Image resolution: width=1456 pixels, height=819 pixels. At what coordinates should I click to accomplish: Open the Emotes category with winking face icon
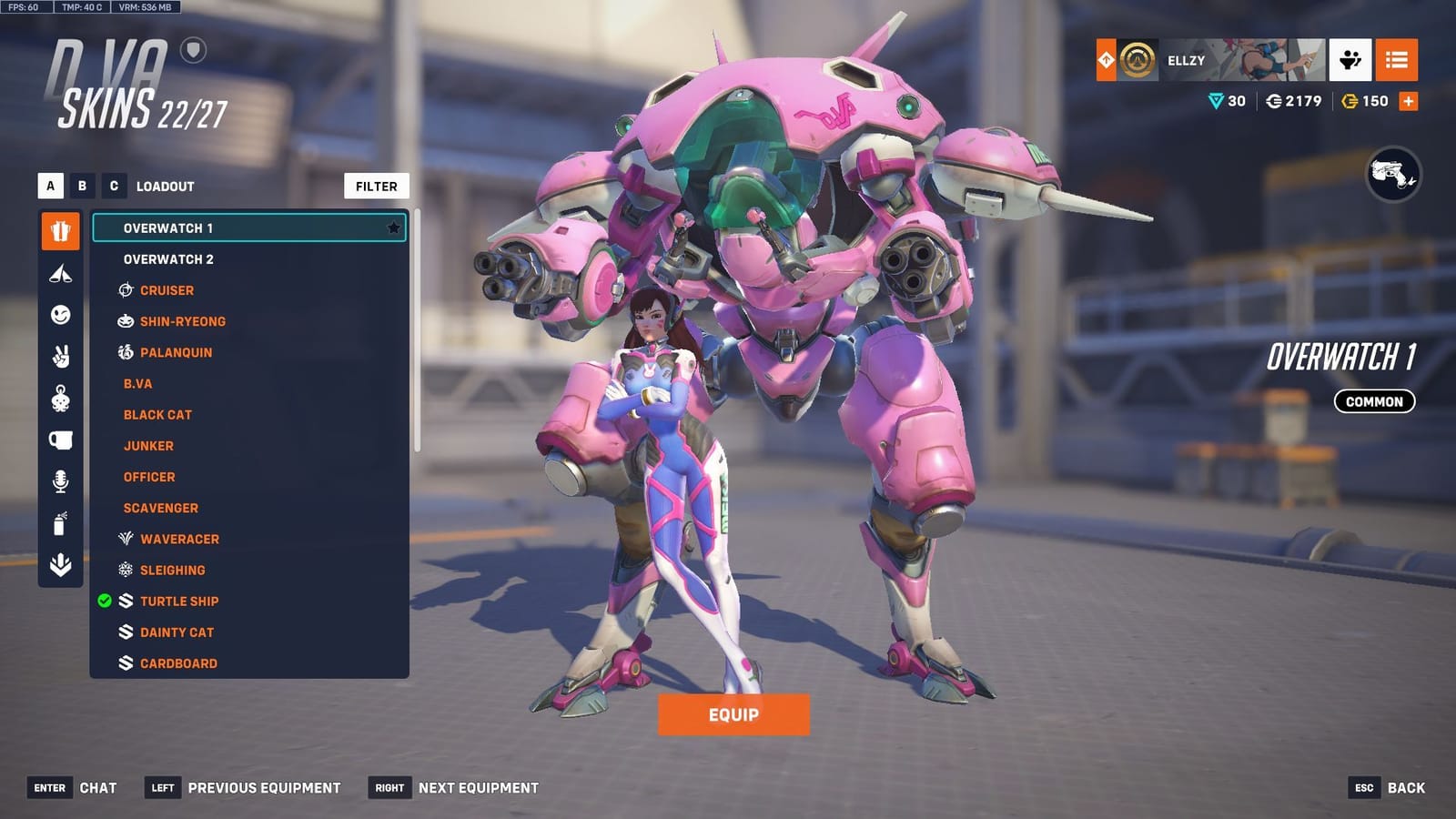59,313
